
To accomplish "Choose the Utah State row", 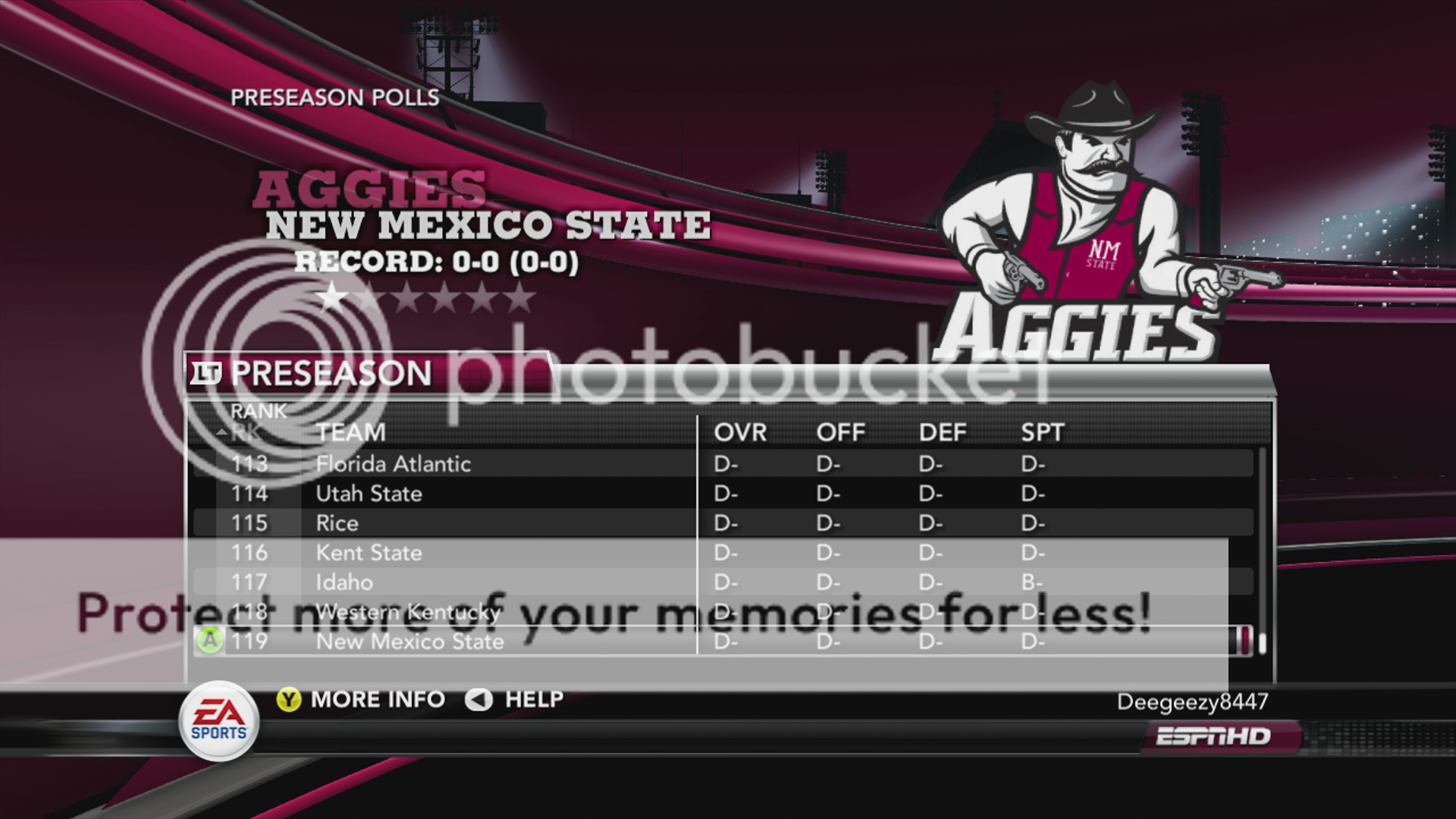I will (x=369, y=494).
